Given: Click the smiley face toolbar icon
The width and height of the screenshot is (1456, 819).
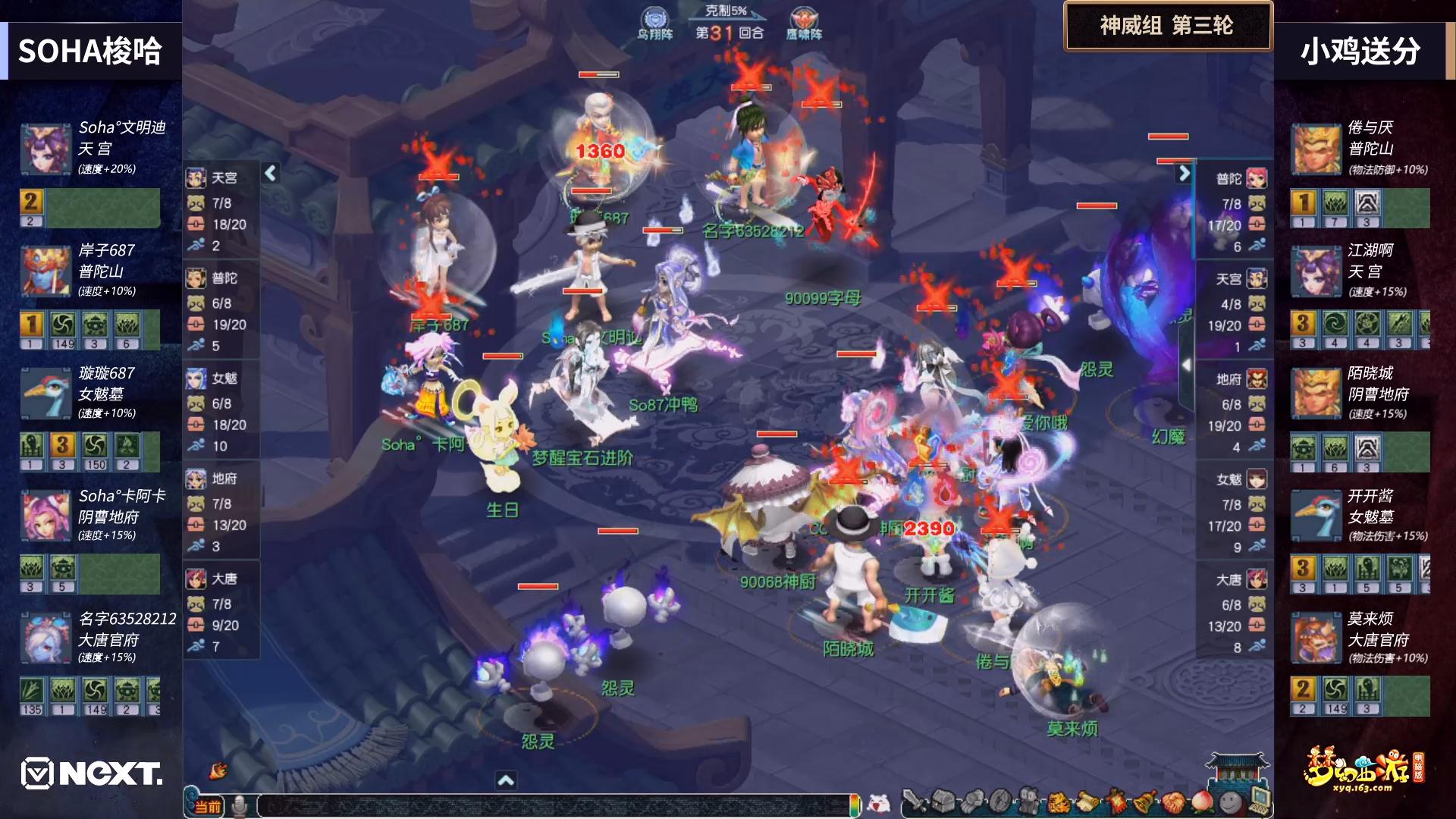Looking at the screenshot, I should point(1231,801).
